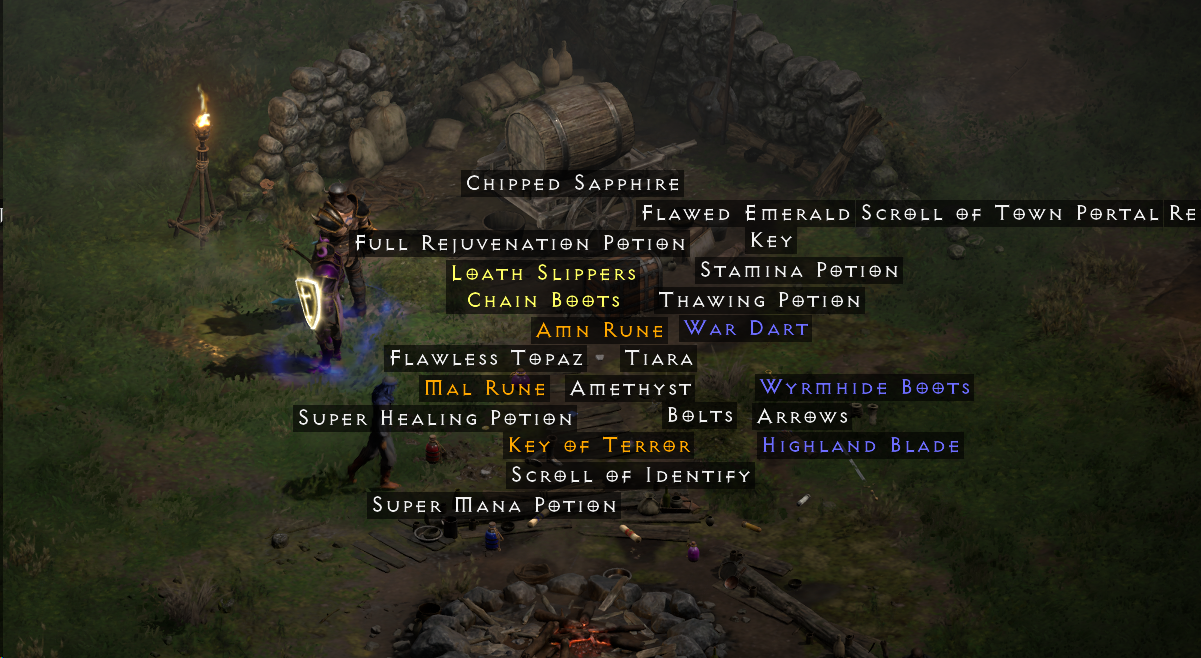Pick up the Full Rejuvenation Potion
The width and height of the screenshot is (1201, 658).
pos(520,244)
